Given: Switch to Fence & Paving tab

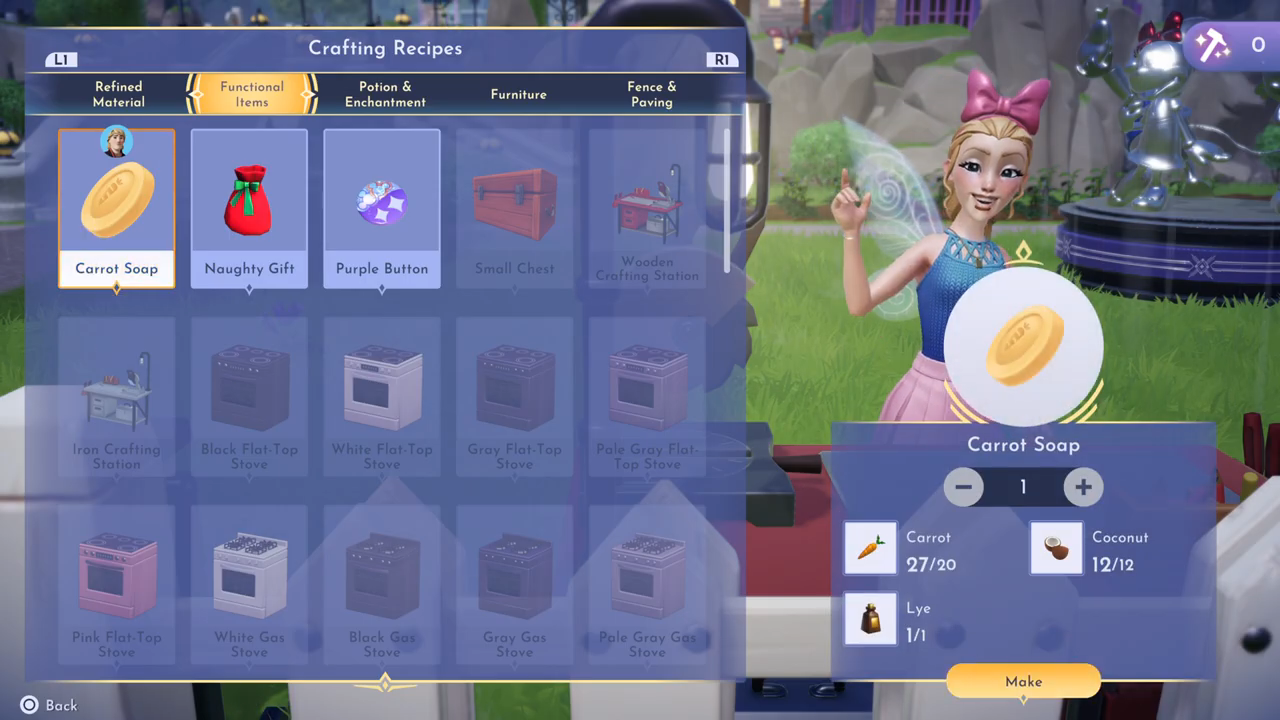Looking at the screenshot, I should click(x=651, y=94).
